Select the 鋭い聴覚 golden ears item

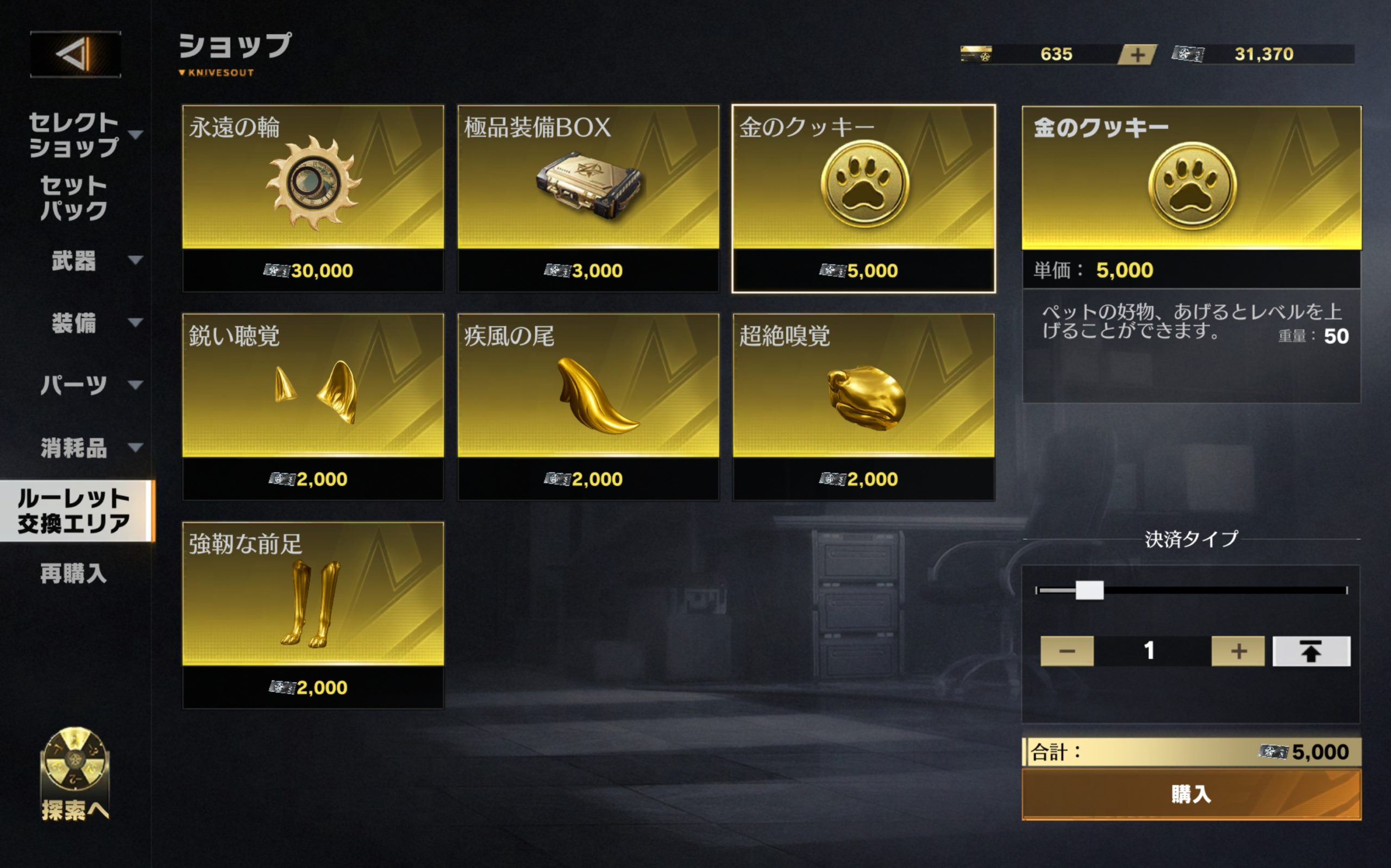313,406
